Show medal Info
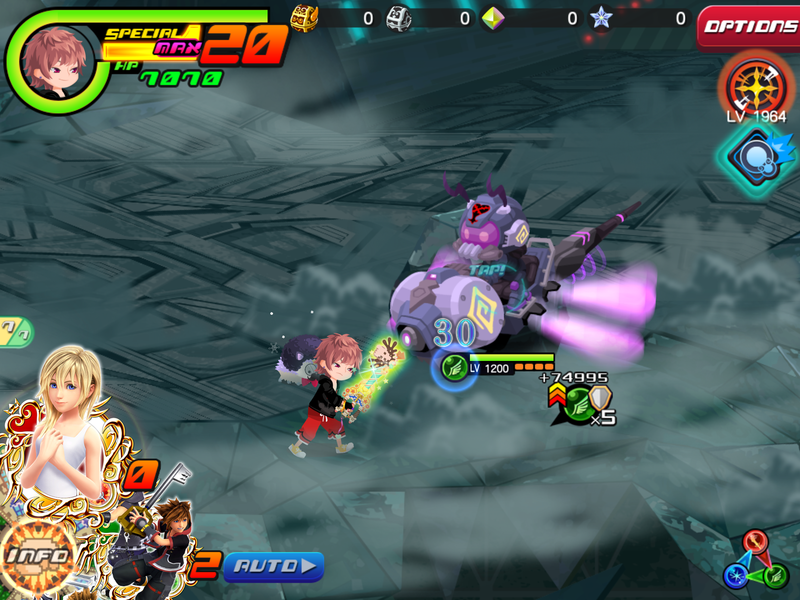800x600 pixels. [38, 557]
